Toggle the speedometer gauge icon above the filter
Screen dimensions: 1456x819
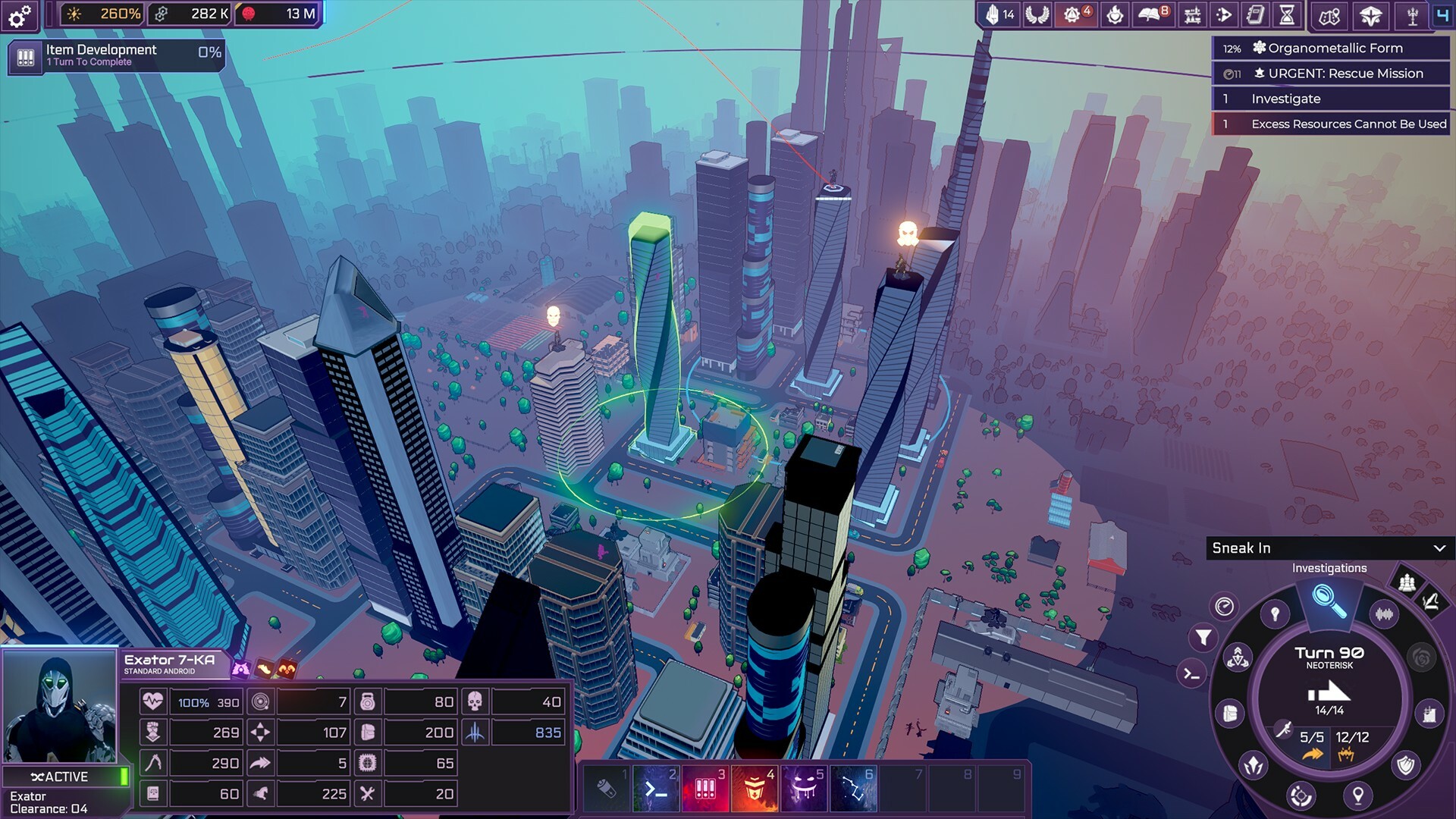coord(1225,607)
